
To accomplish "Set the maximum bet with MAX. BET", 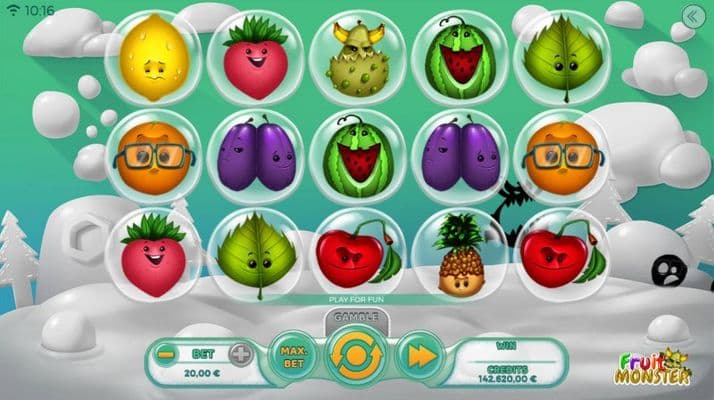I will [x=293, y=356].
